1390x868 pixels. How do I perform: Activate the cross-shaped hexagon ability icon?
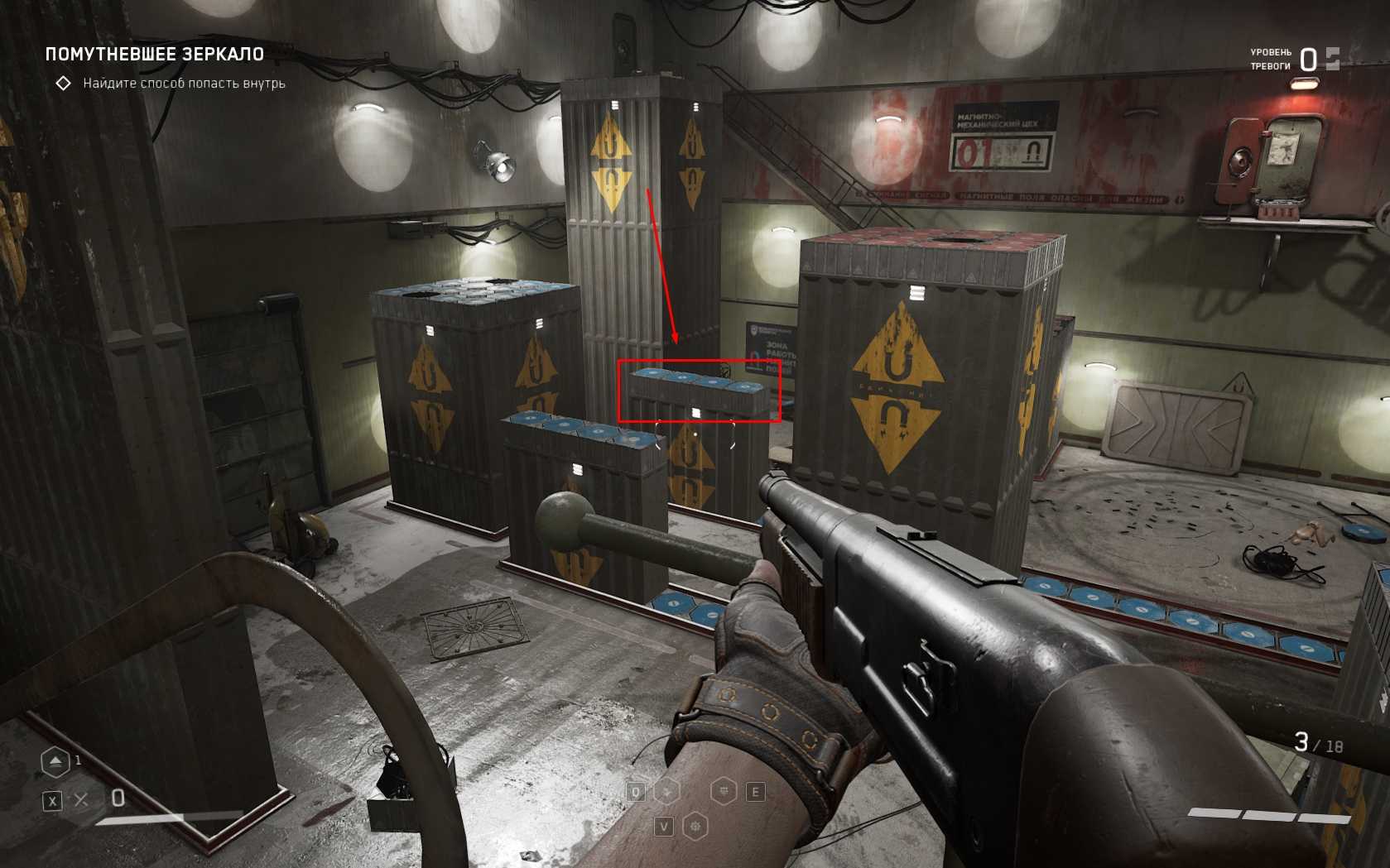(x=667, y=791)
